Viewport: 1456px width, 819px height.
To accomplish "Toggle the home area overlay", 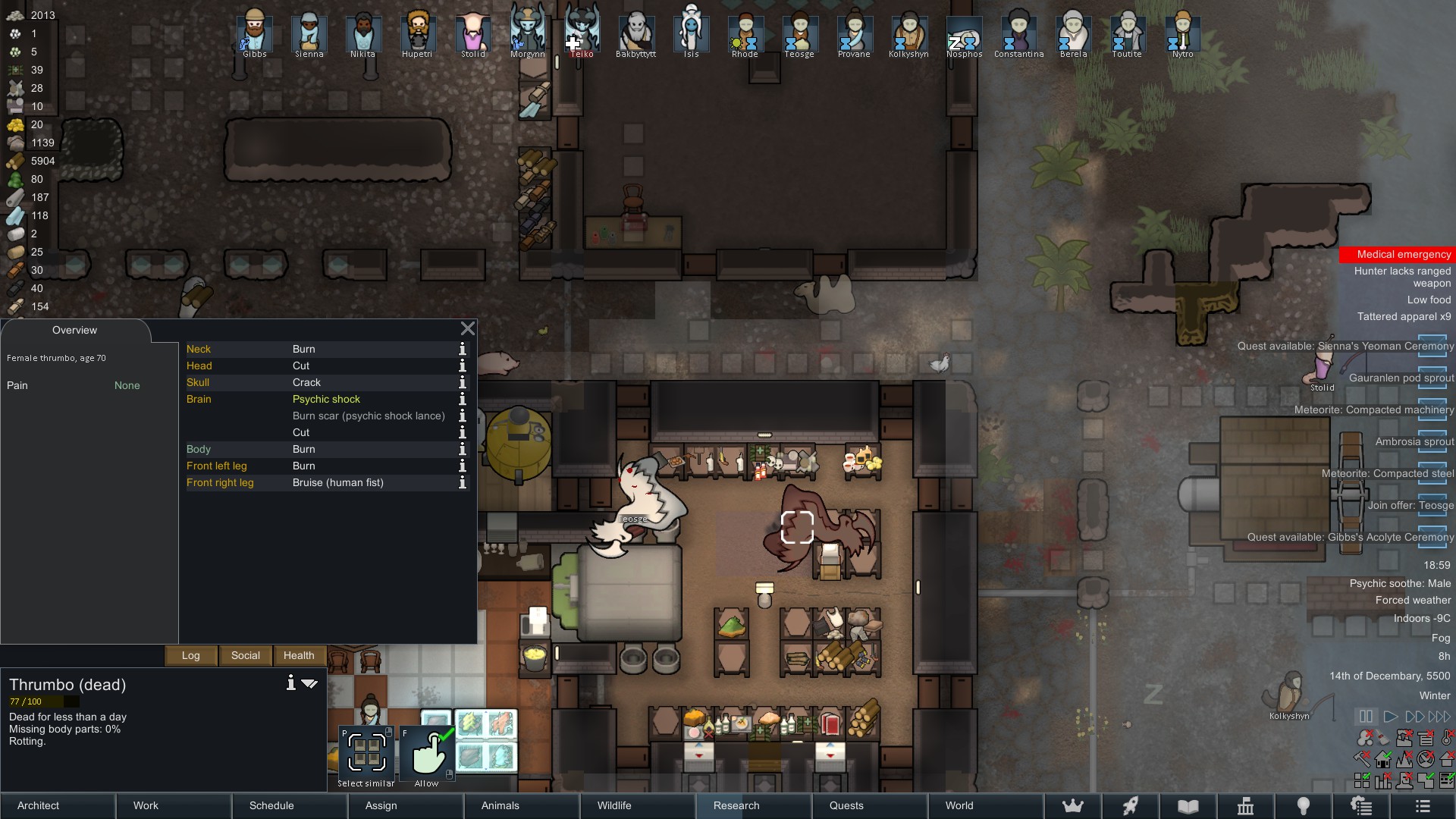I will click(x=1382, y=759).
